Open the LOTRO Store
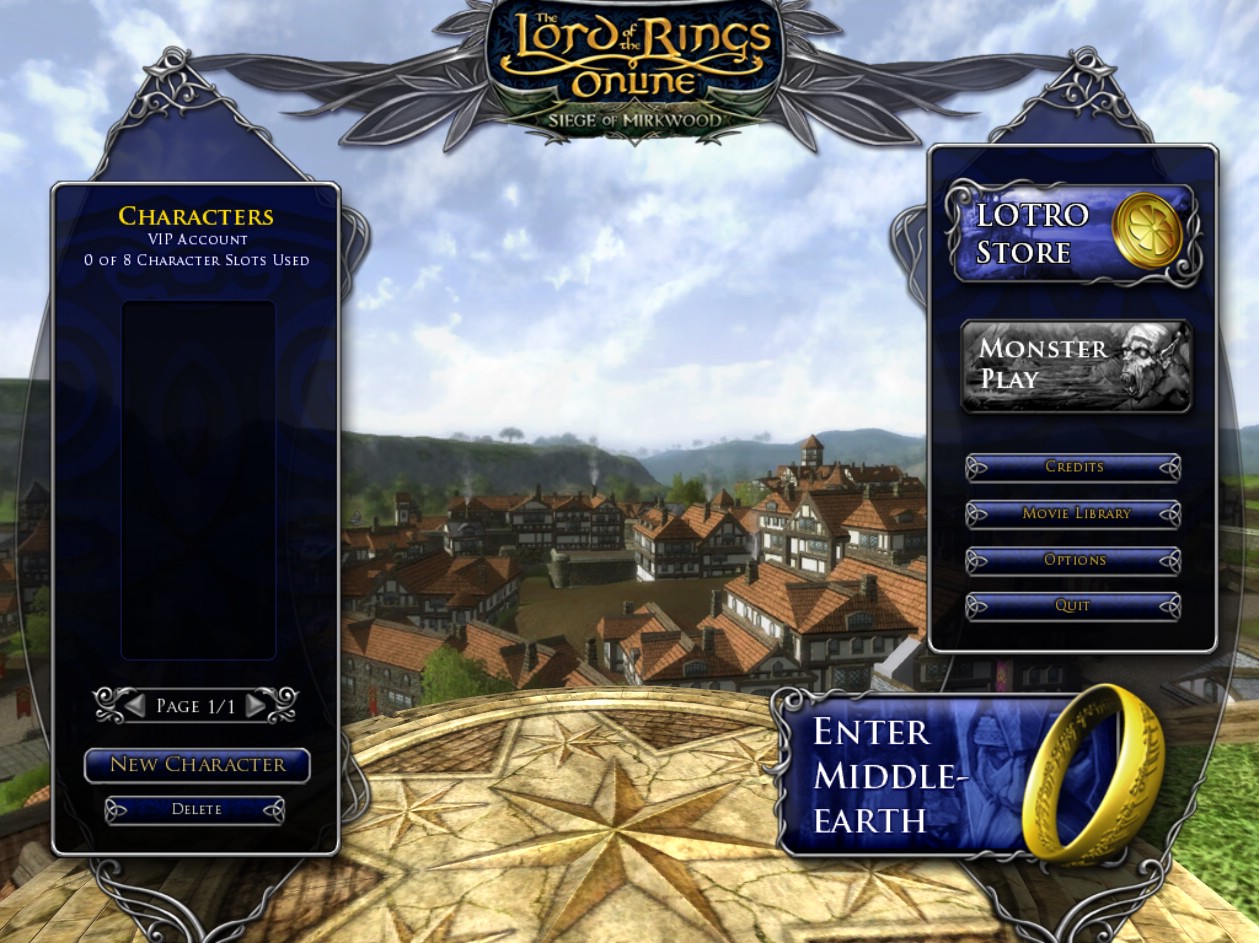This screenshot has height=943, width=1259. (x=1073, y=233)
